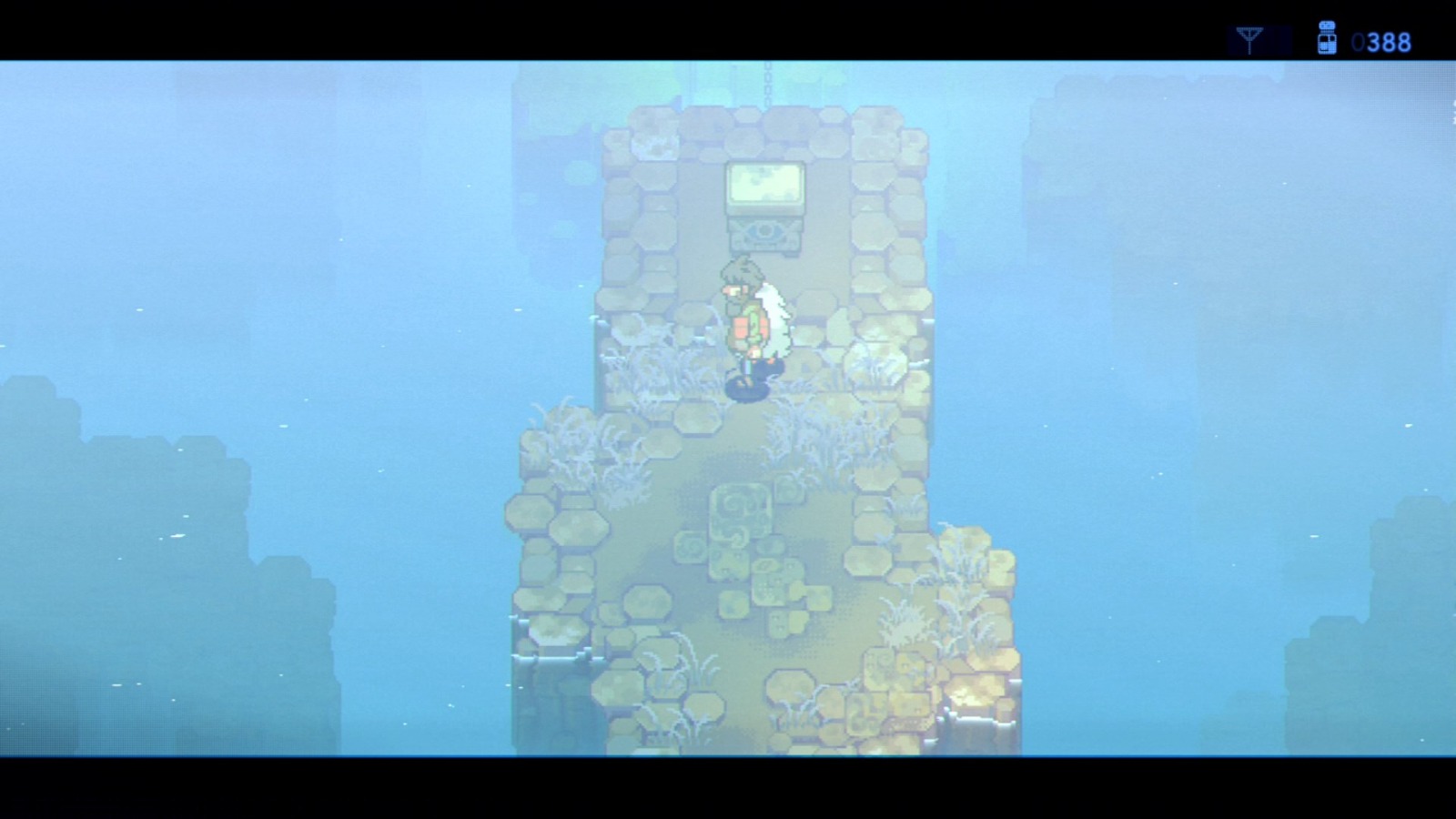Click the salt shaker currency icon
Image resolution: width=1456 pixels, height=819 pixels.
1327,36
